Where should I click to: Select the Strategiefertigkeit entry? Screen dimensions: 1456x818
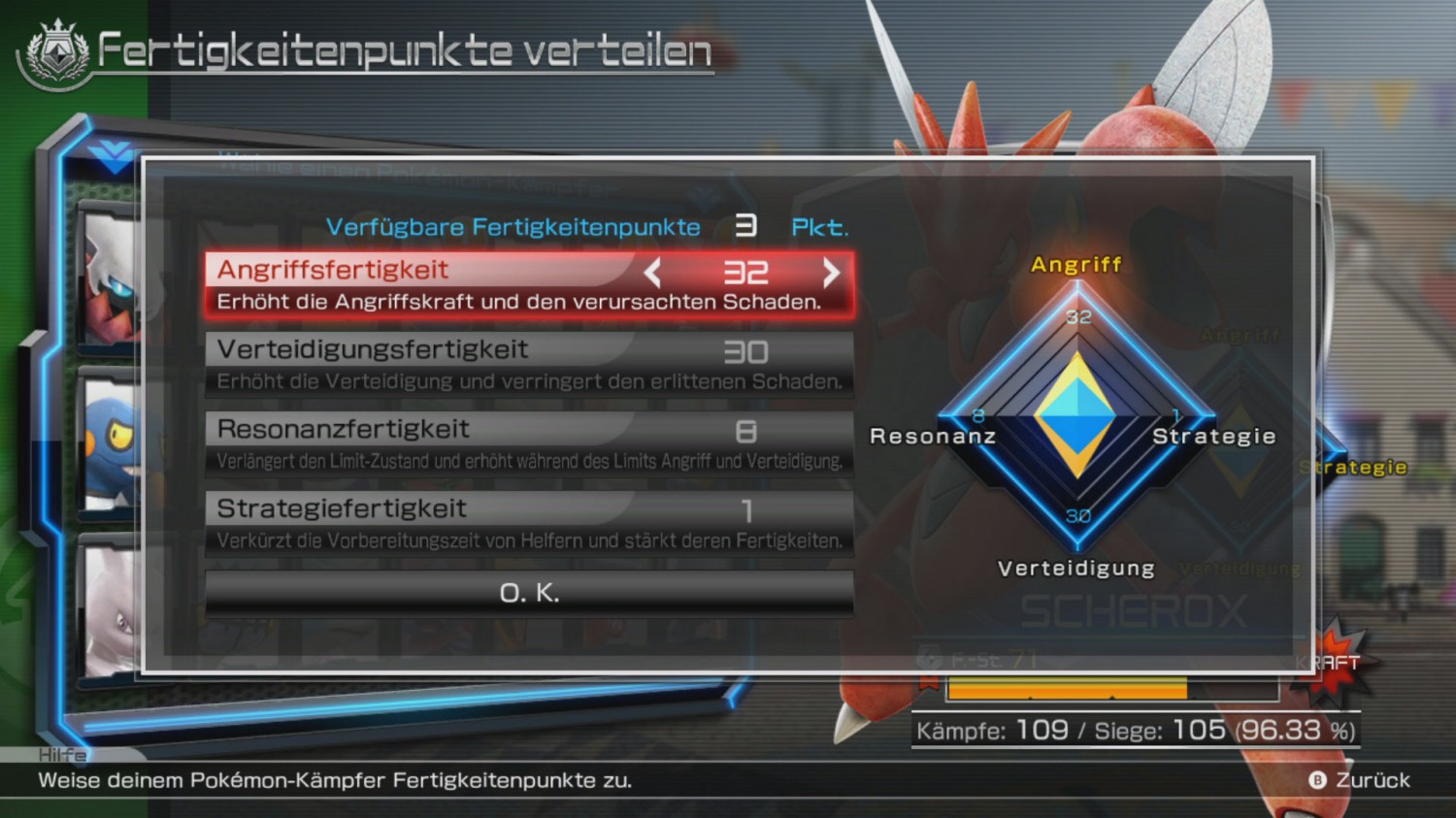click(x=528, y=521)
